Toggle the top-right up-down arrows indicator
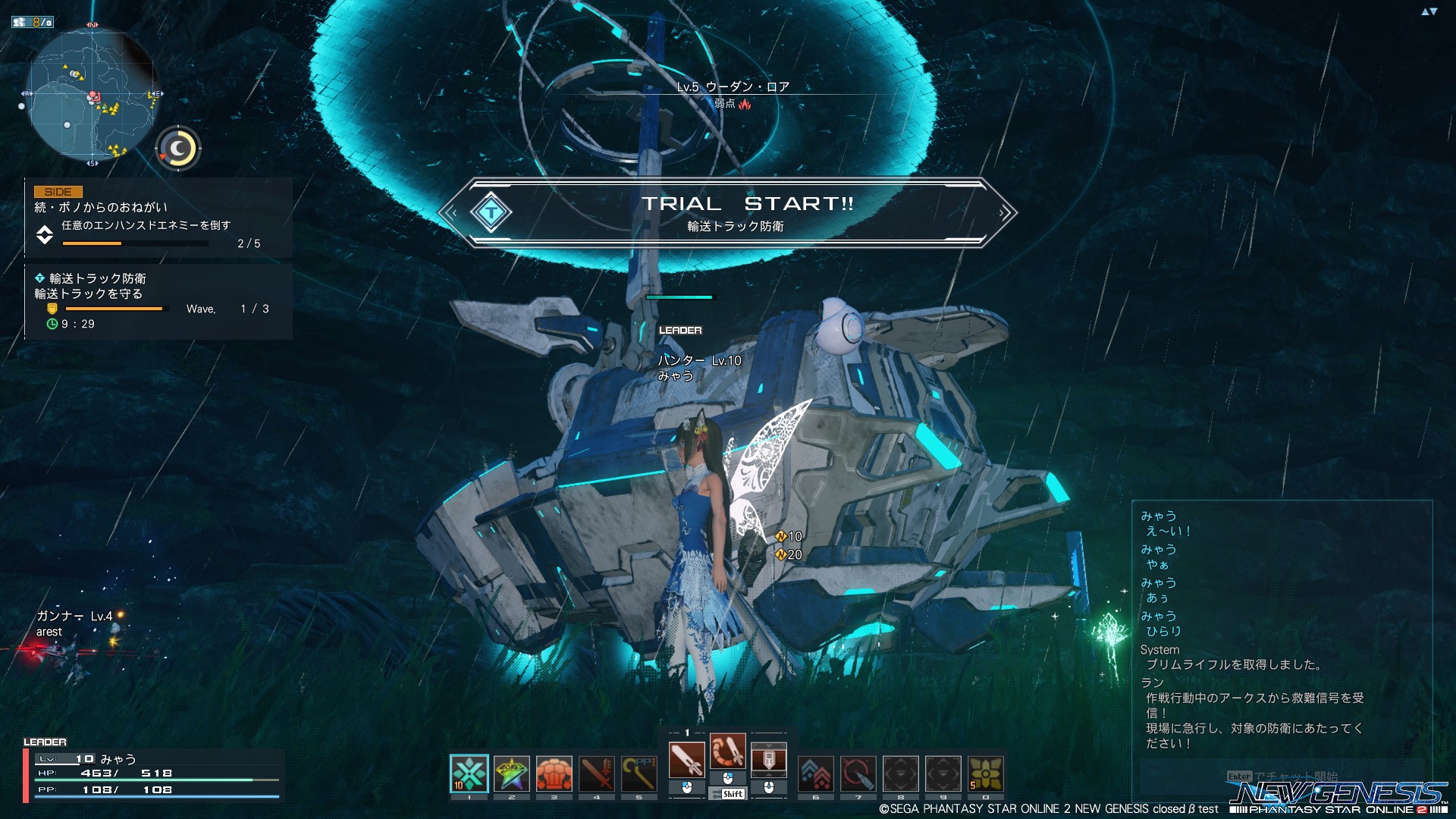The width and height of the screenshot is (1456, 819). tap(1429, 11)
